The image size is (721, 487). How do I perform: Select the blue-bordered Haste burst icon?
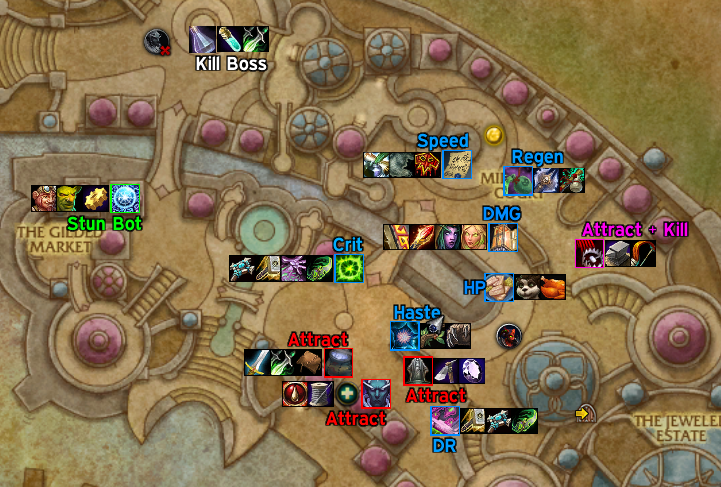pyautogui.click(x=405, y=336)
